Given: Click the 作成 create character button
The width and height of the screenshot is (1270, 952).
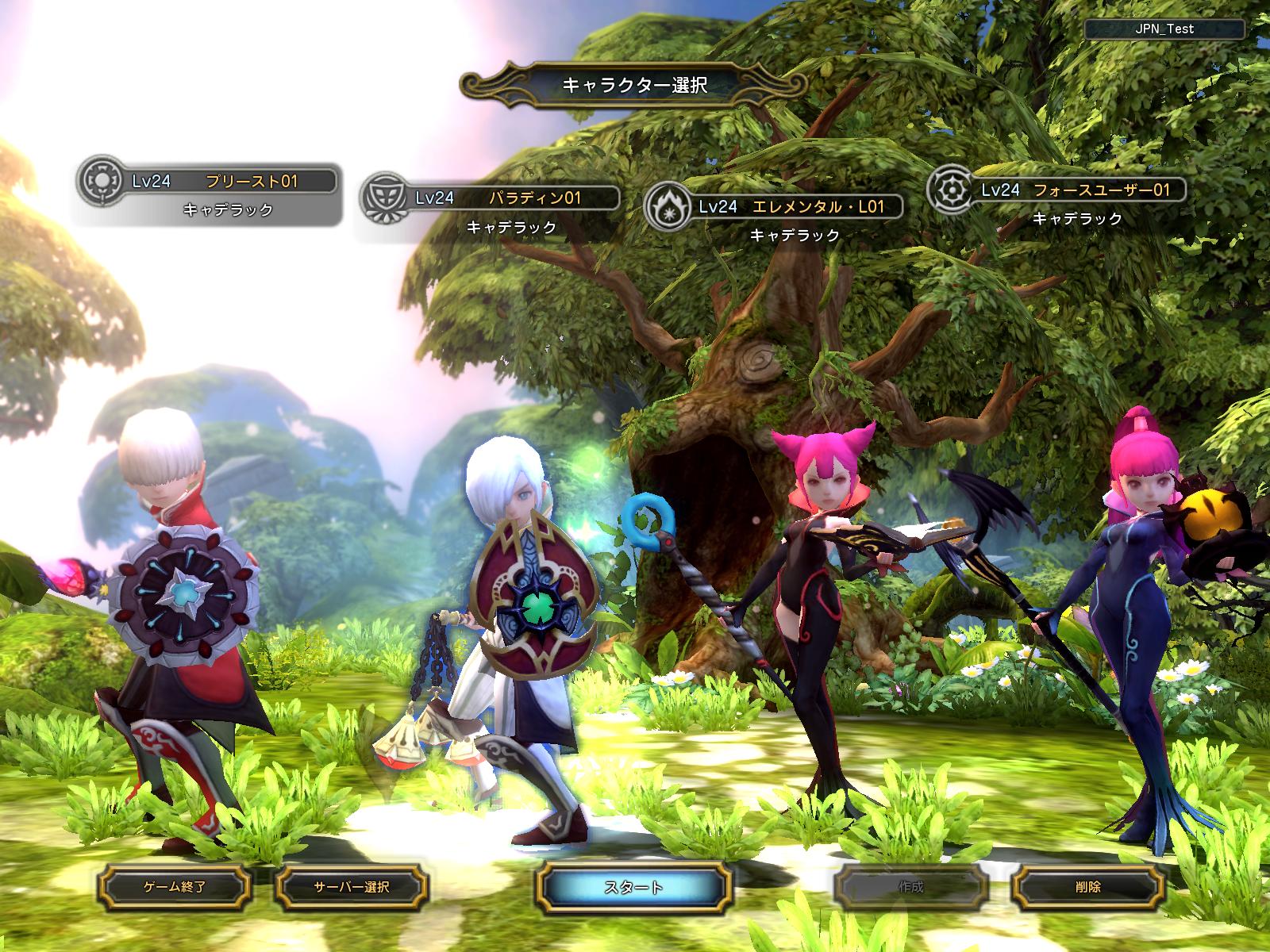Looking at the screenshot, I should [911, 886].
